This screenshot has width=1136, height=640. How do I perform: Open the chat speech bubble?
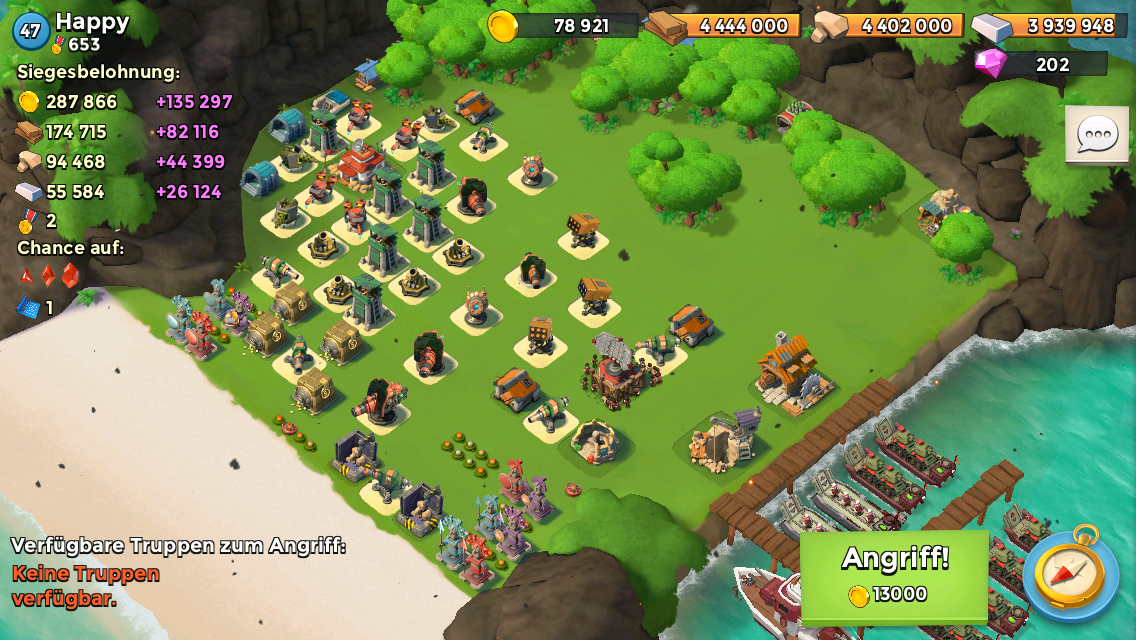pos(1097,134)
